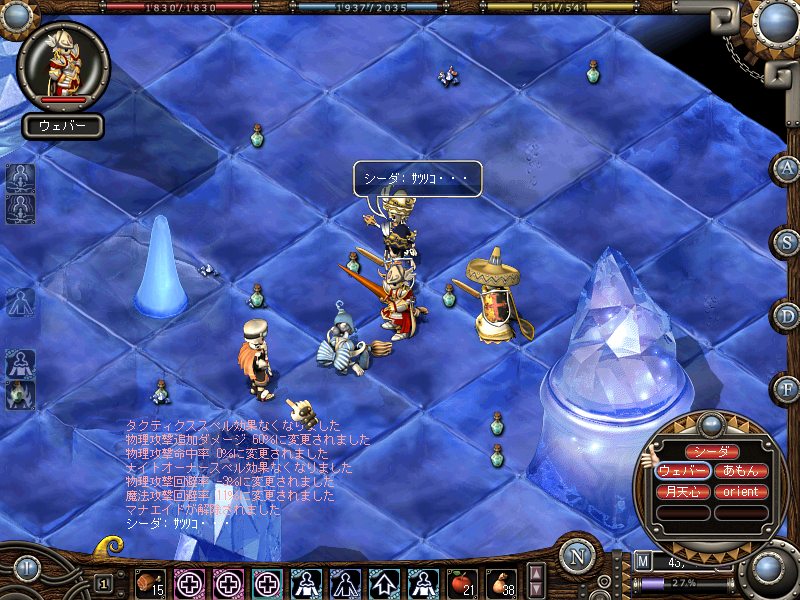Select ウェバー in the party panel
The width and height of the screenshot is (800, 600).
tap(683, 472)
